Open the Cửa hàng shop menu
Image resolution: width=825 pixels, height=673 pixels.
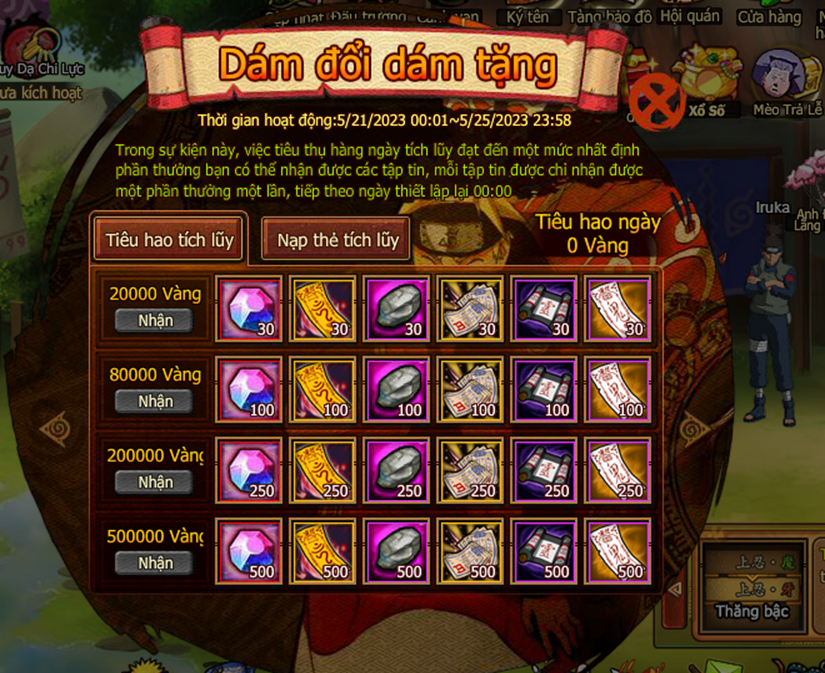pos(768,17)
